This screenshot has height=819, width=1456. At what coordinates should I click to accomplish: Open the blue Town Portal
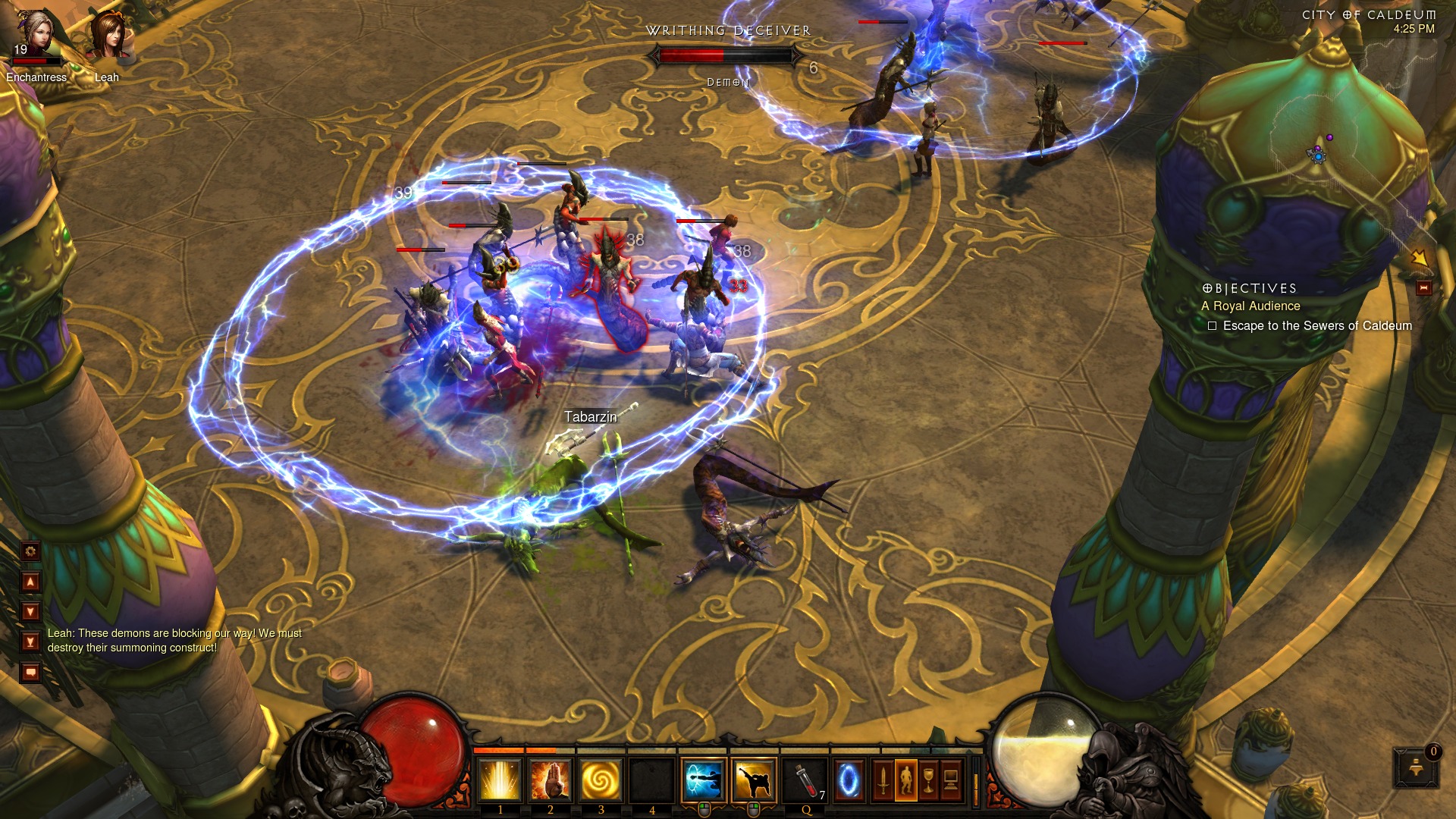click(x=849, y=780)
